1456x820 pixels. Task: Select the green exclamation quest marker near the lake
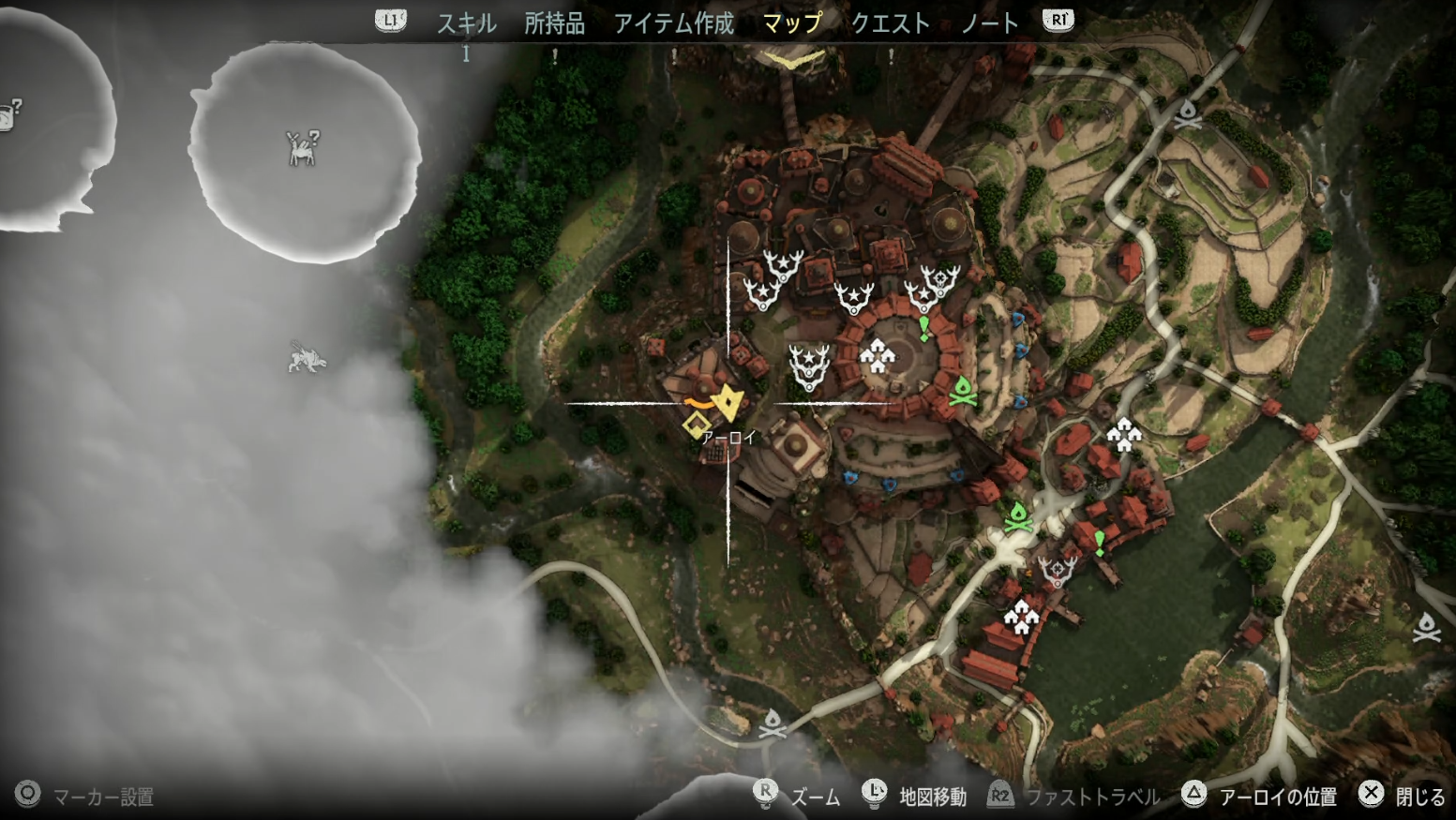click(x=1100, y=542)
